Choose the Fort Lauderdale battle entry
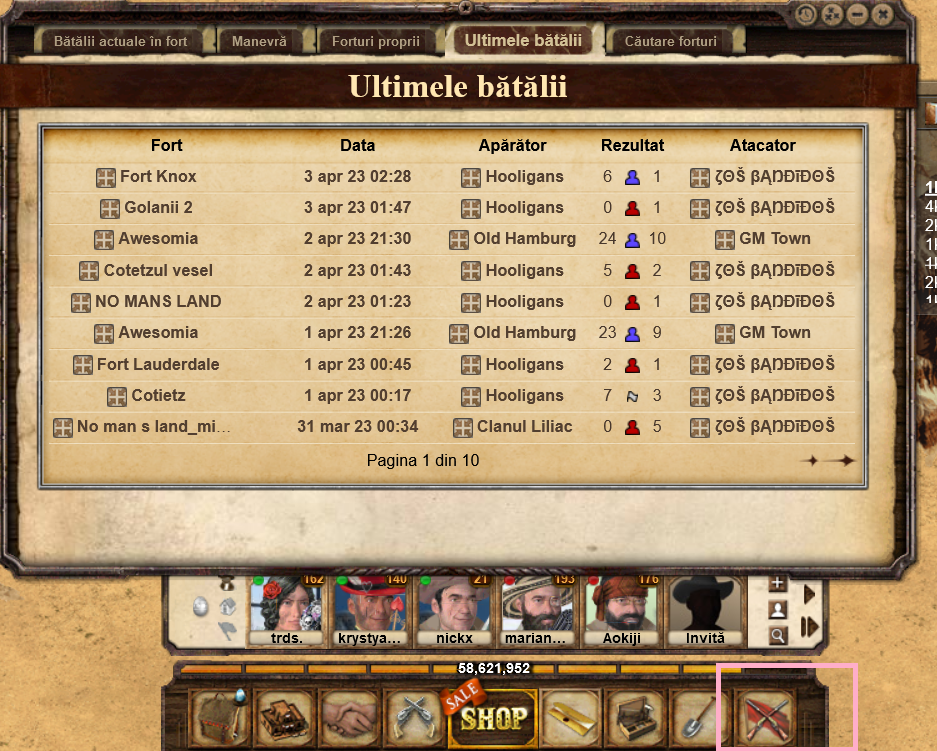Screen dimensions: 937x751 coord(158,364)
